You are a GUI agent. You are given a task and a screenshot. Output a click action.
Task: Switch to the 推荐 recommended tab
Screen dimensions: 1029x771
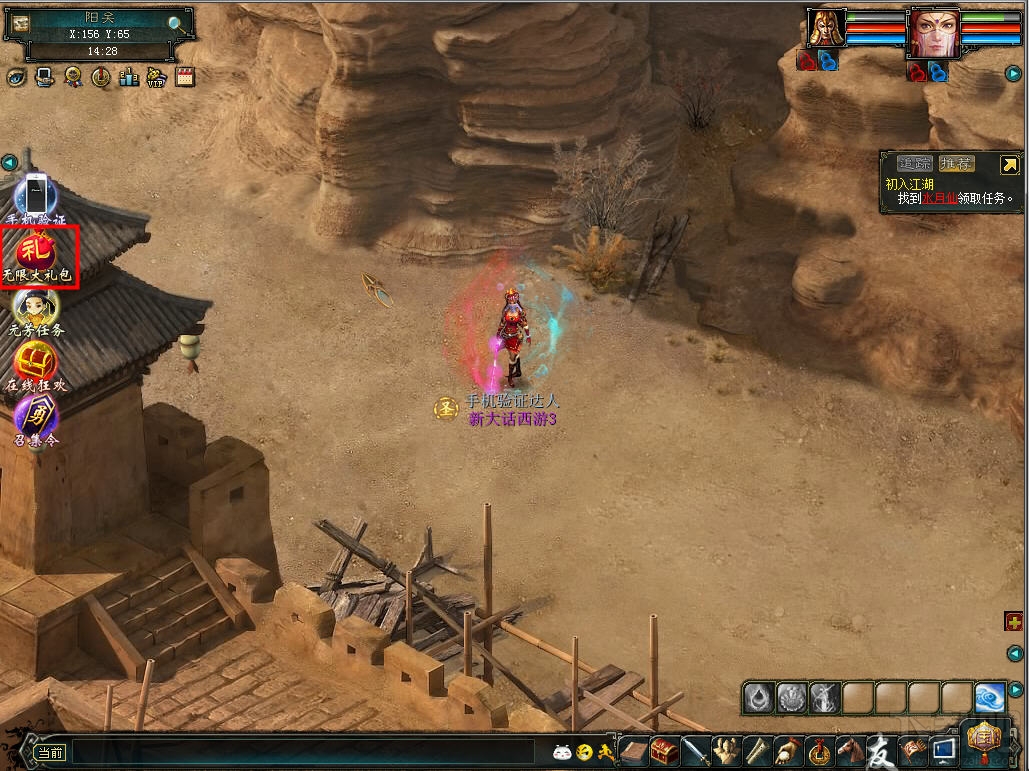point(956,164)
